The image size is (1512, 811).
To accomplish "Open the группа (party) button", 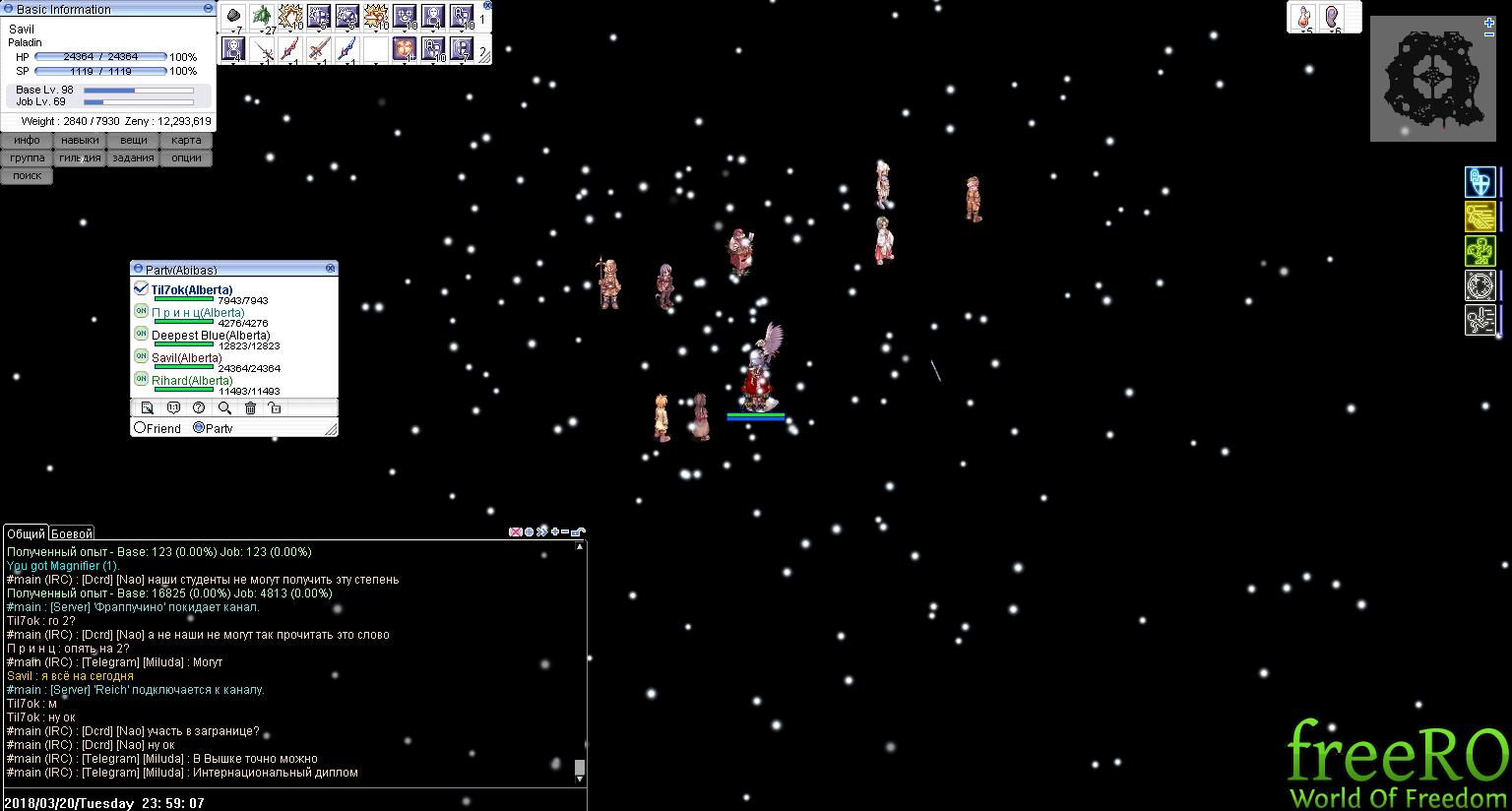I will [x=27, y=157].
